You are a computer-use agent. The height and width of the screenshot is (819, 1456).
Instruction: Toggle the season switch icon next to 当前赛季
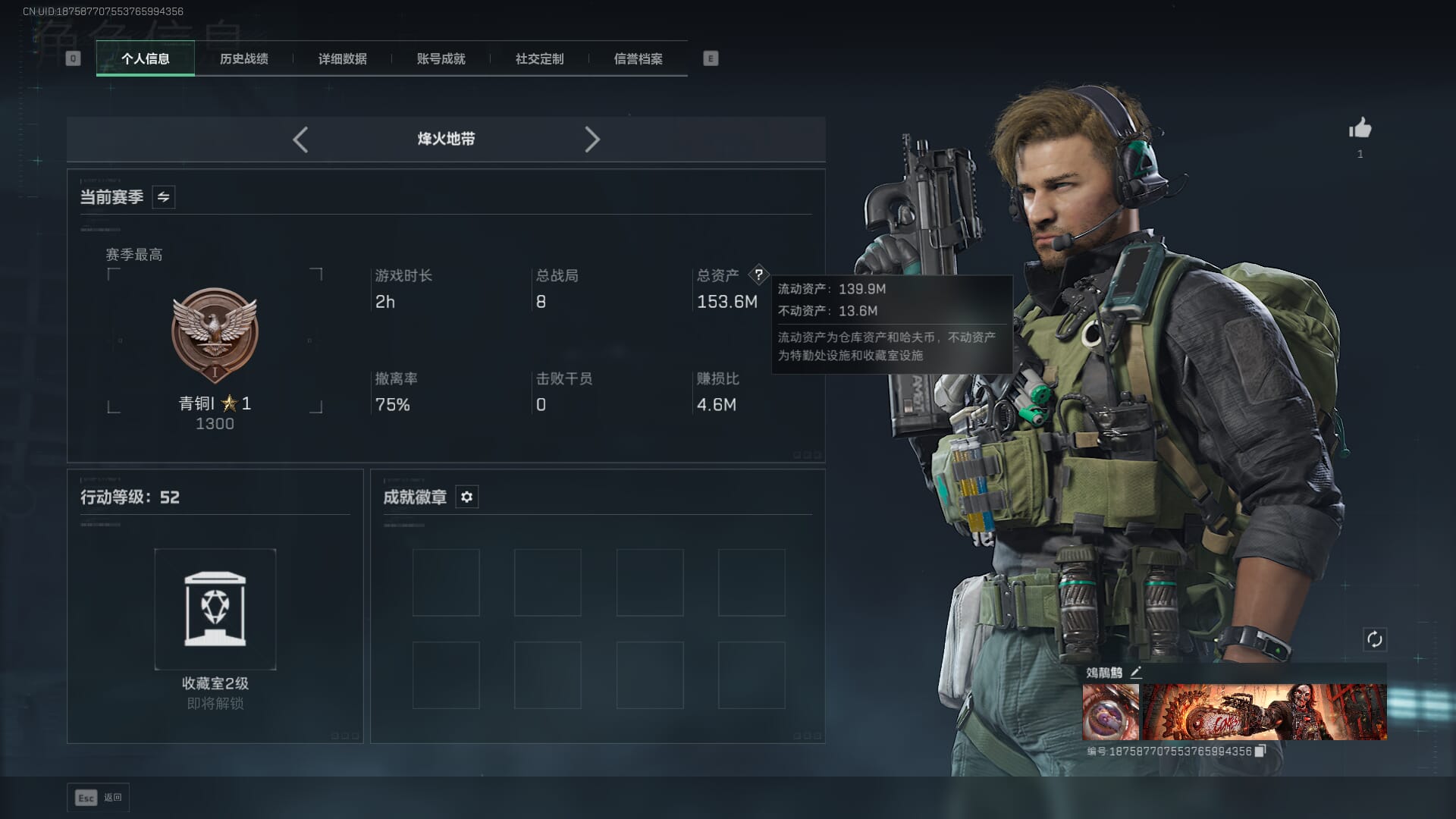tap(163, 197)
